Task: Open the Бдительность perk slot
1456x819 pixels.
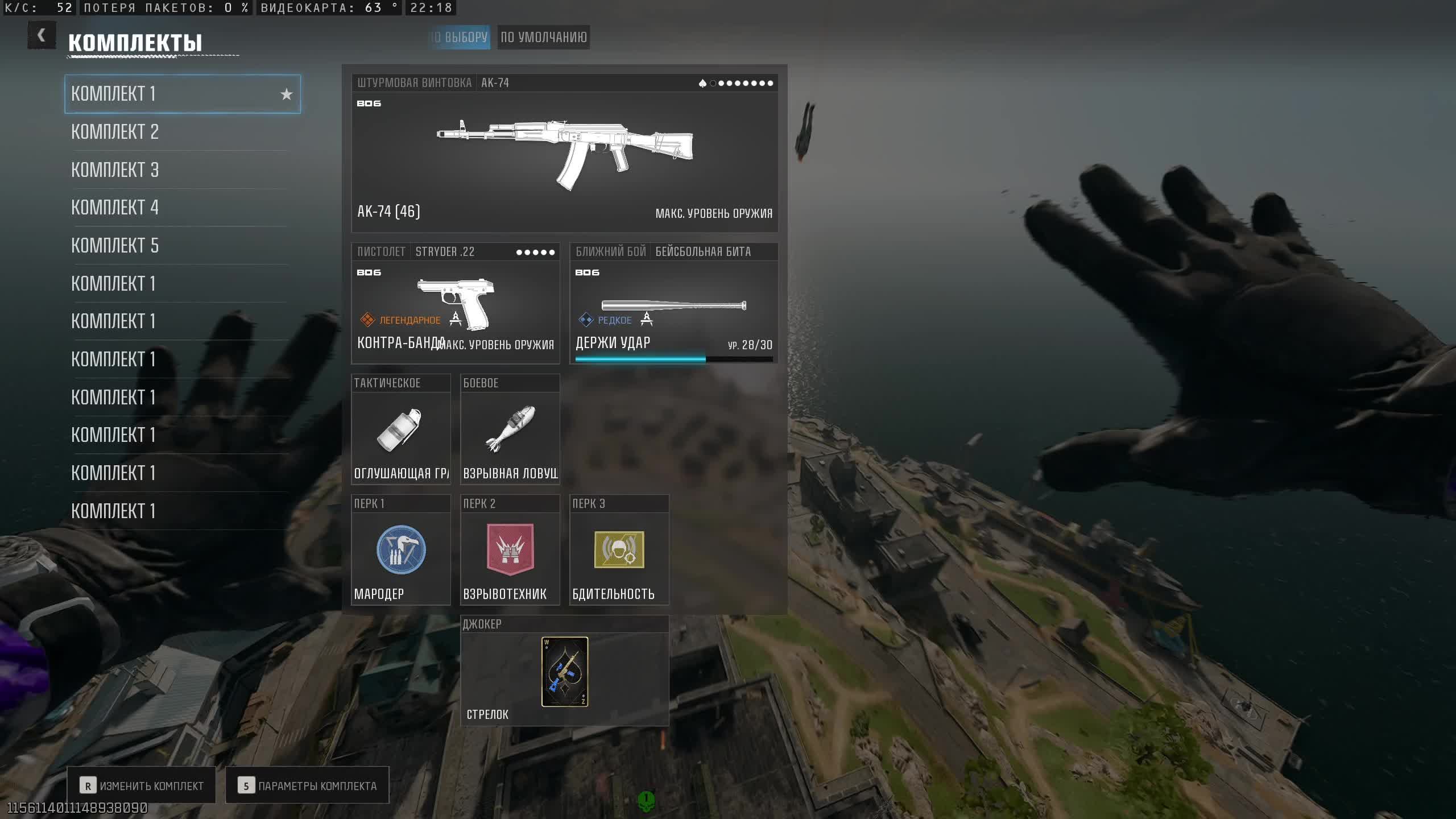Action: click(x=619, y=551)
